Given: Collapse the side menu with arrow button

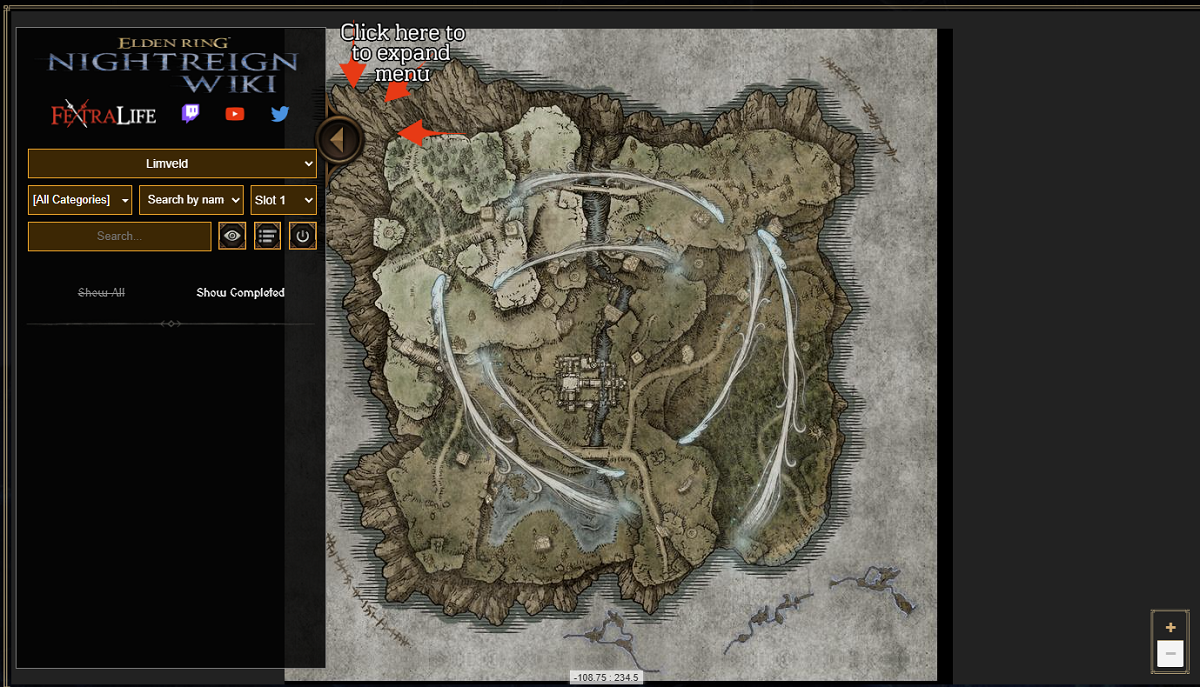Looking at the screenshot, I should 337,140.
